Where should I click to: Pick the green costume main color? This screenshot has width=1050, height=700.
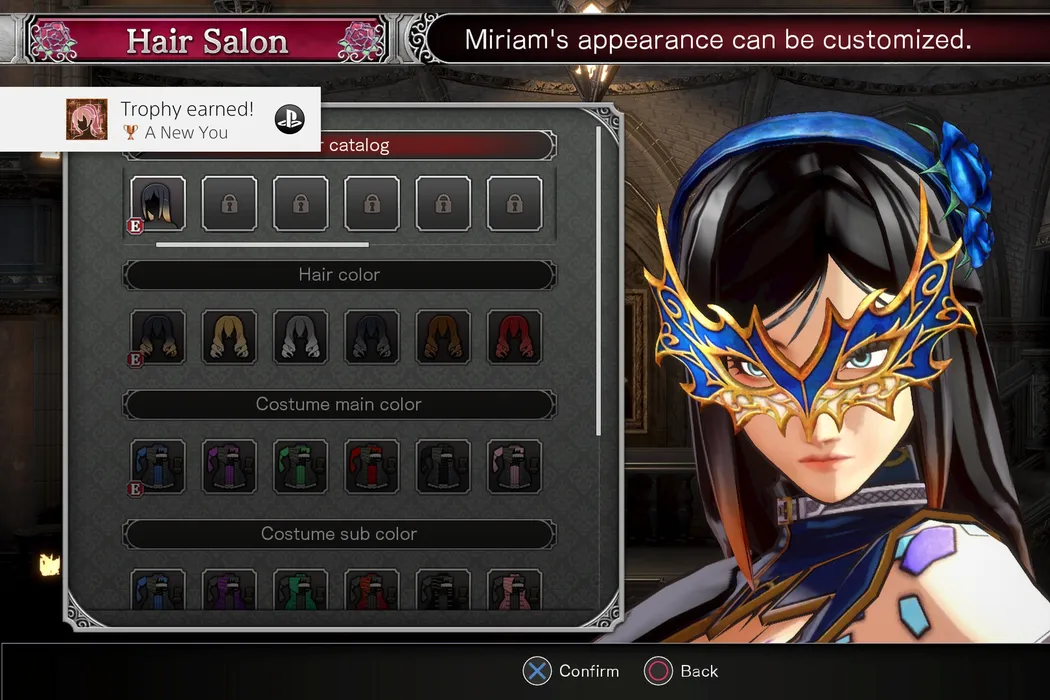301,466
